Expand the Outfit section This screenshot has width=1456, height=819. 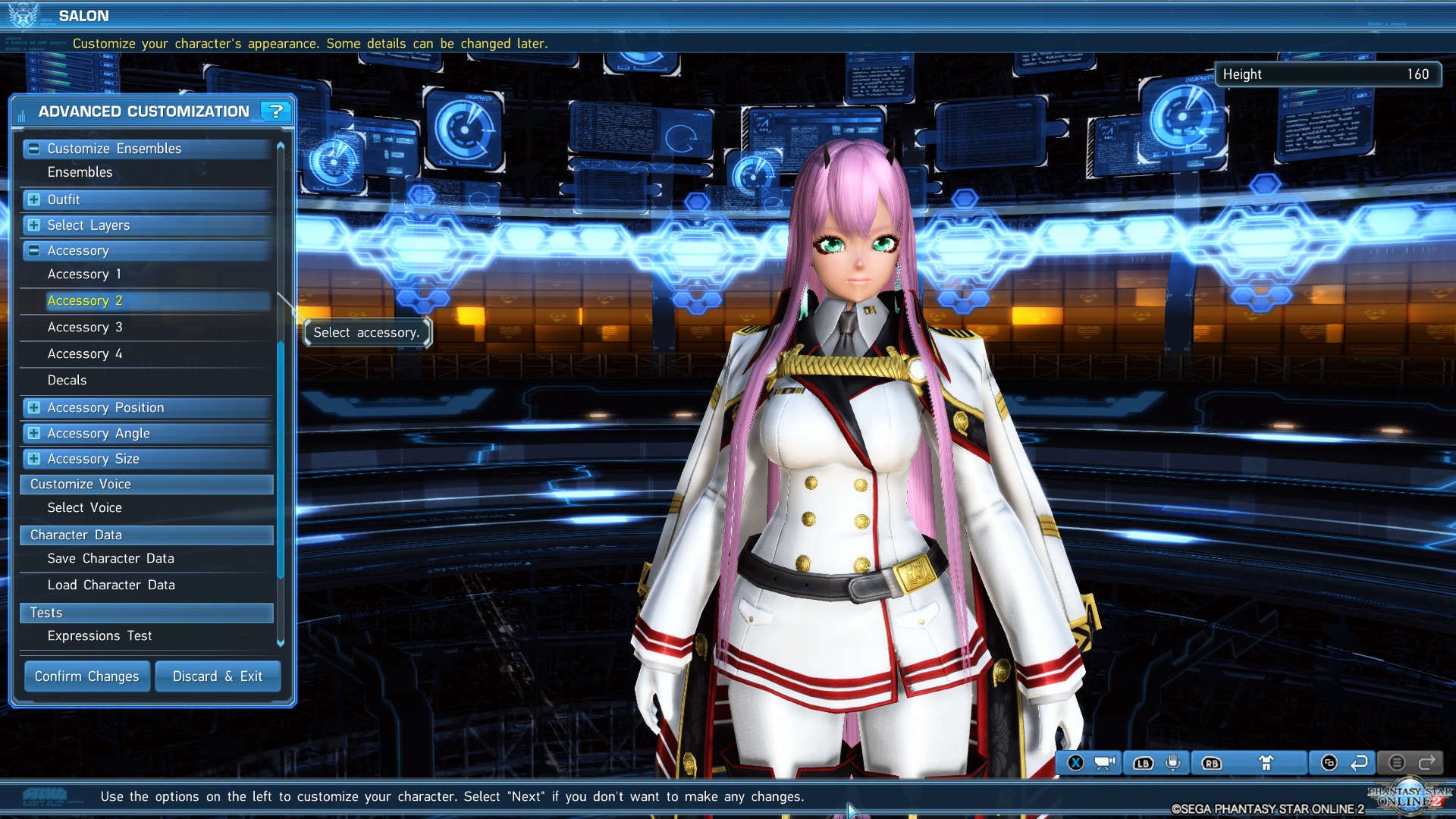pyautogui.click(x=33, y=199)
